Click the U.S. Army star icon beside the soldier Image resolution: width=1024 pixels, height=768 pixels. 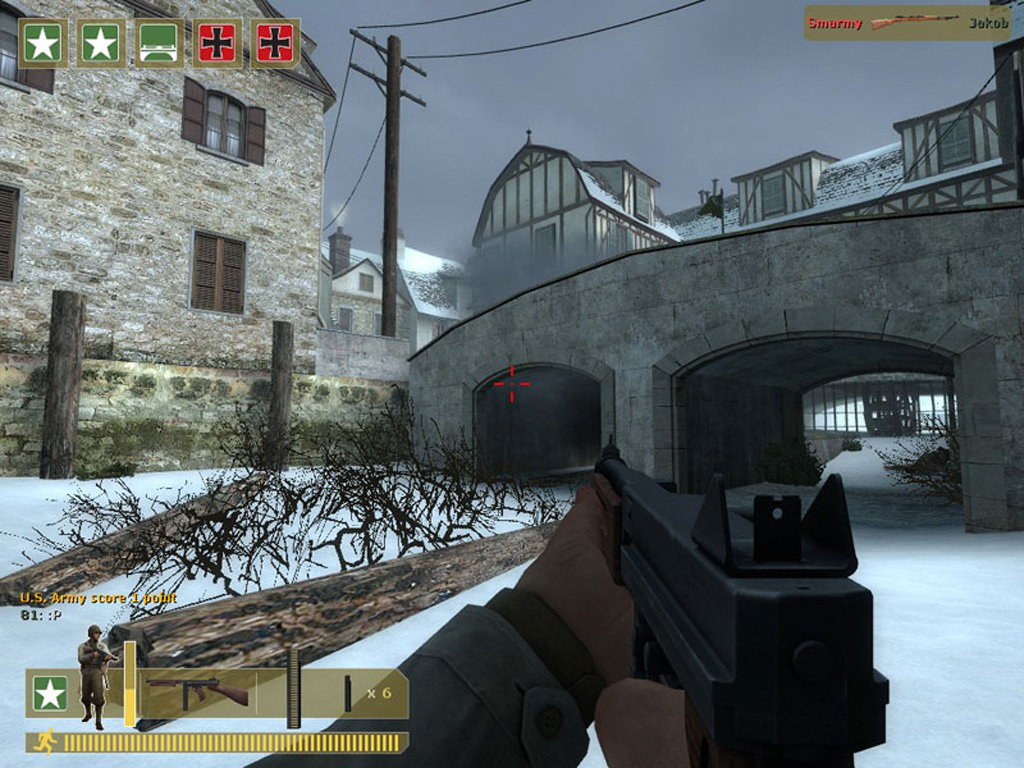50,693
